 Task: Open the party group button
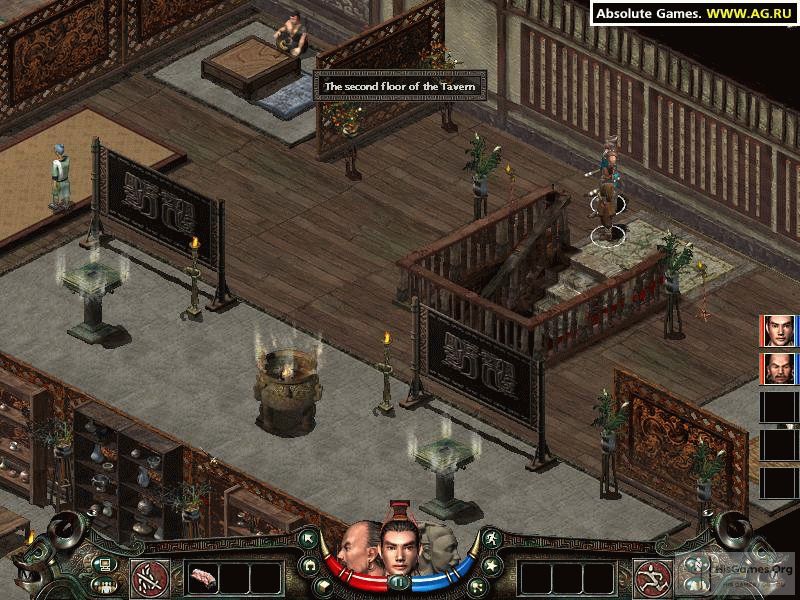[104, 583]
